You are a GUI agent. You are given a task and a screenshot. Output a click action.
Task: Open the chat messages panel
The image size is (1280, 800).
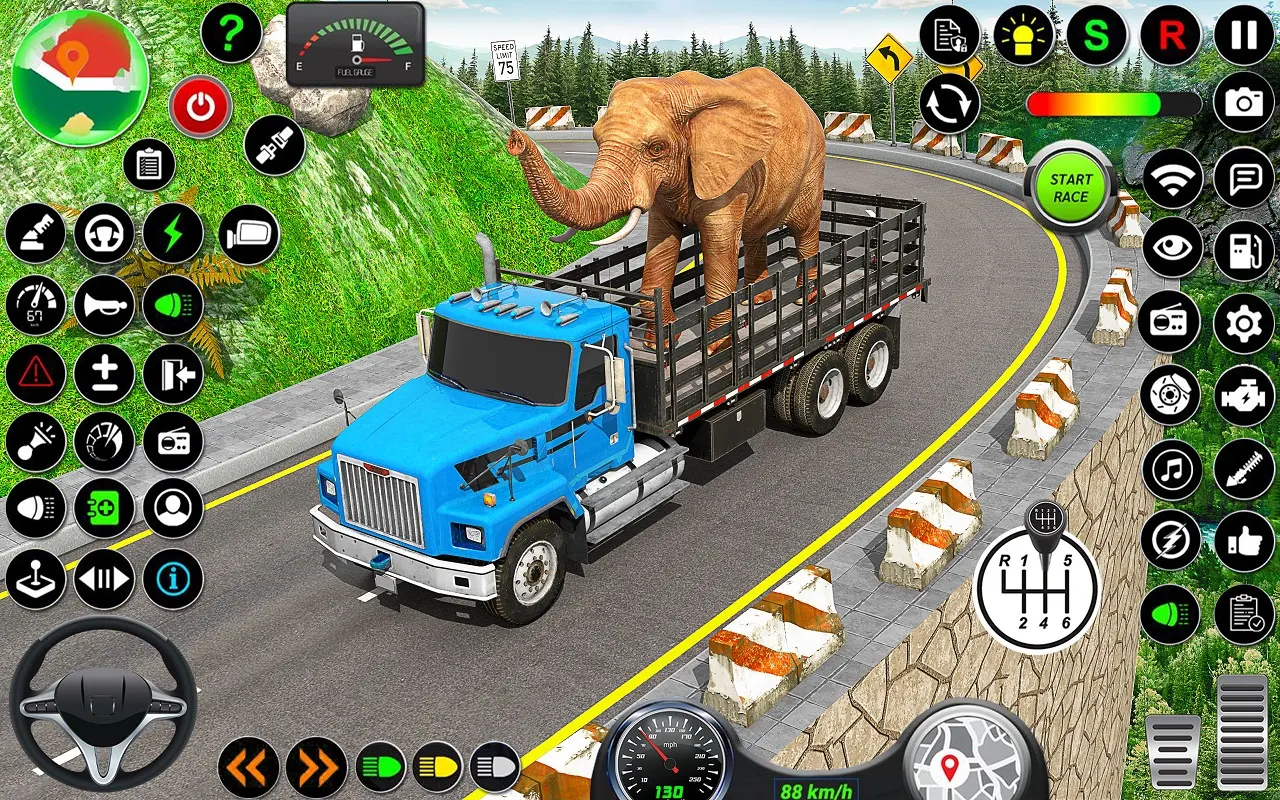[1243, 175]
